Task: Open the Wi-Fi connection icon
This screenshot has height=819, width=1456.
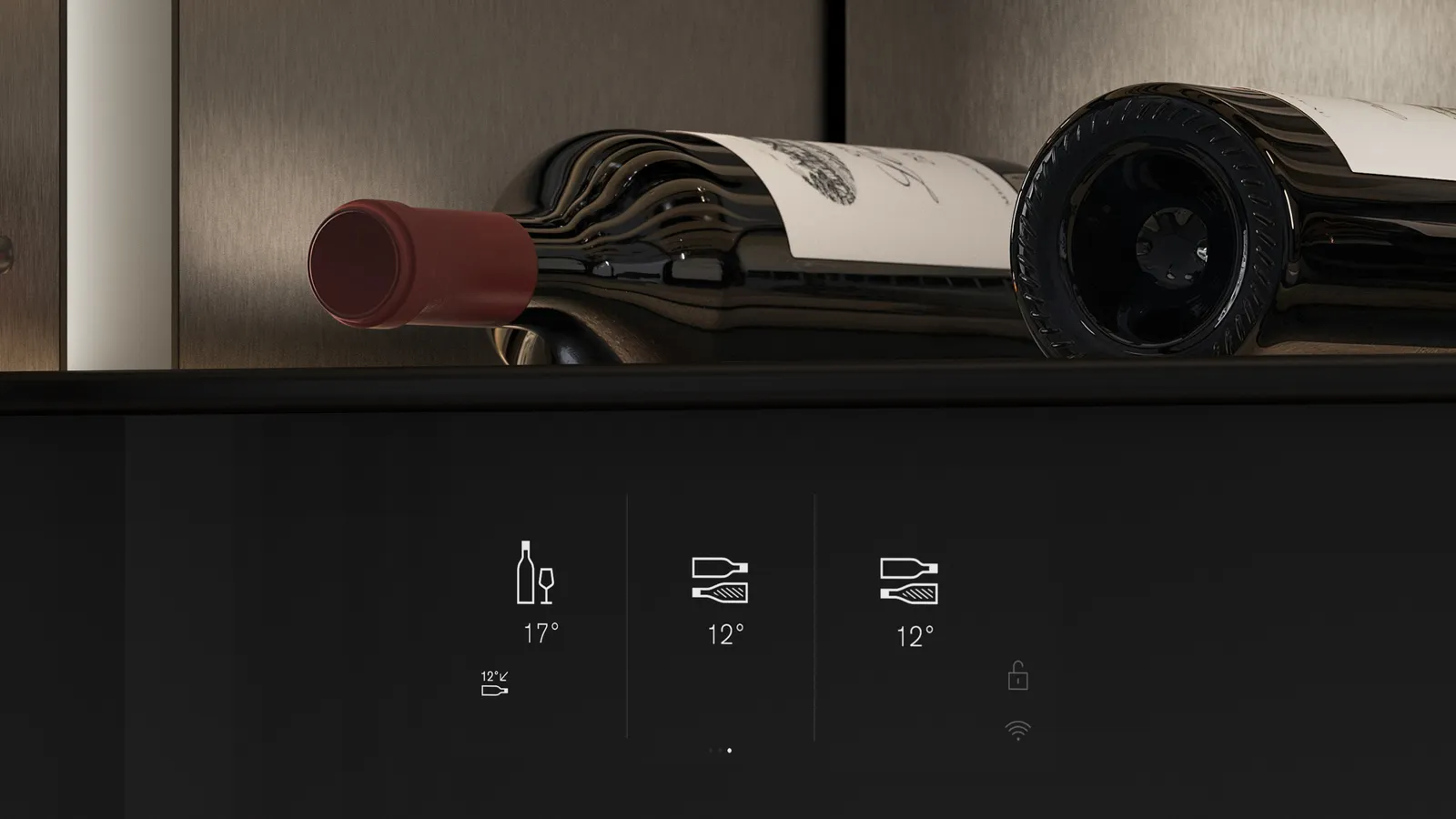Action: [x=1017, y=730]
